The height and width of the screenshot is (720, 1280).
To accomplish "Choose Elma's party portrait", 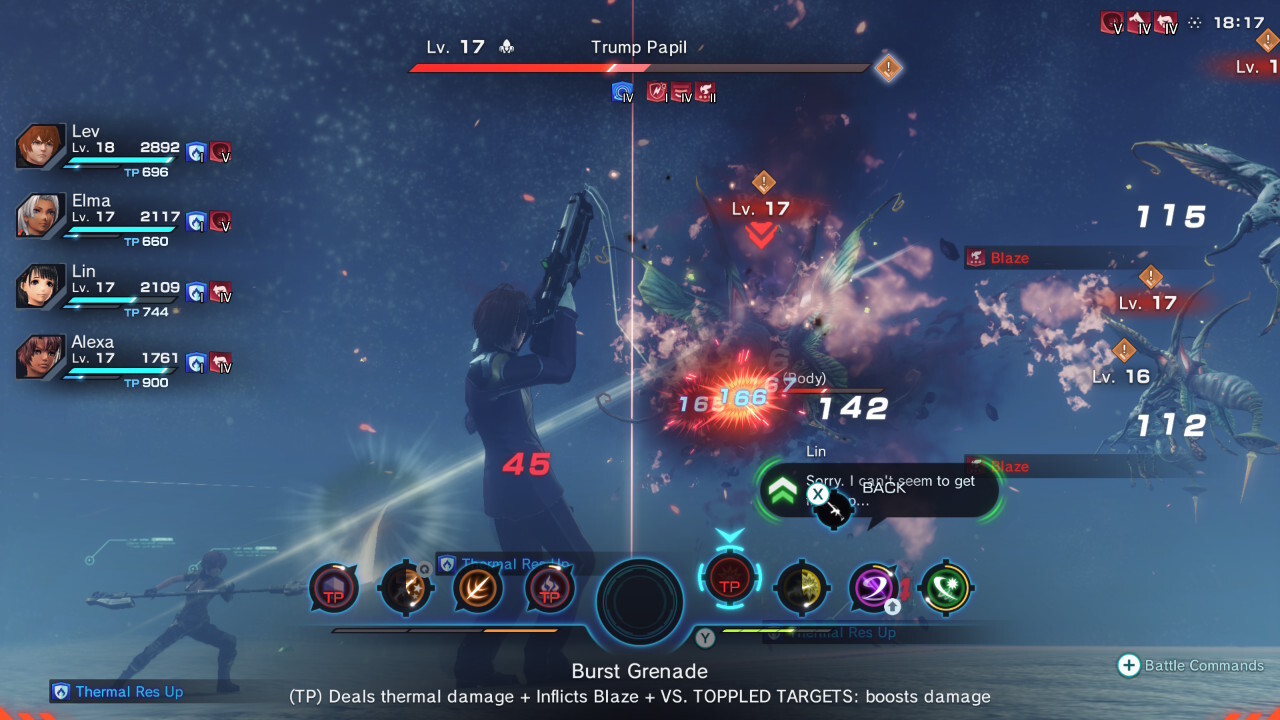I will [x=41, y=216].
